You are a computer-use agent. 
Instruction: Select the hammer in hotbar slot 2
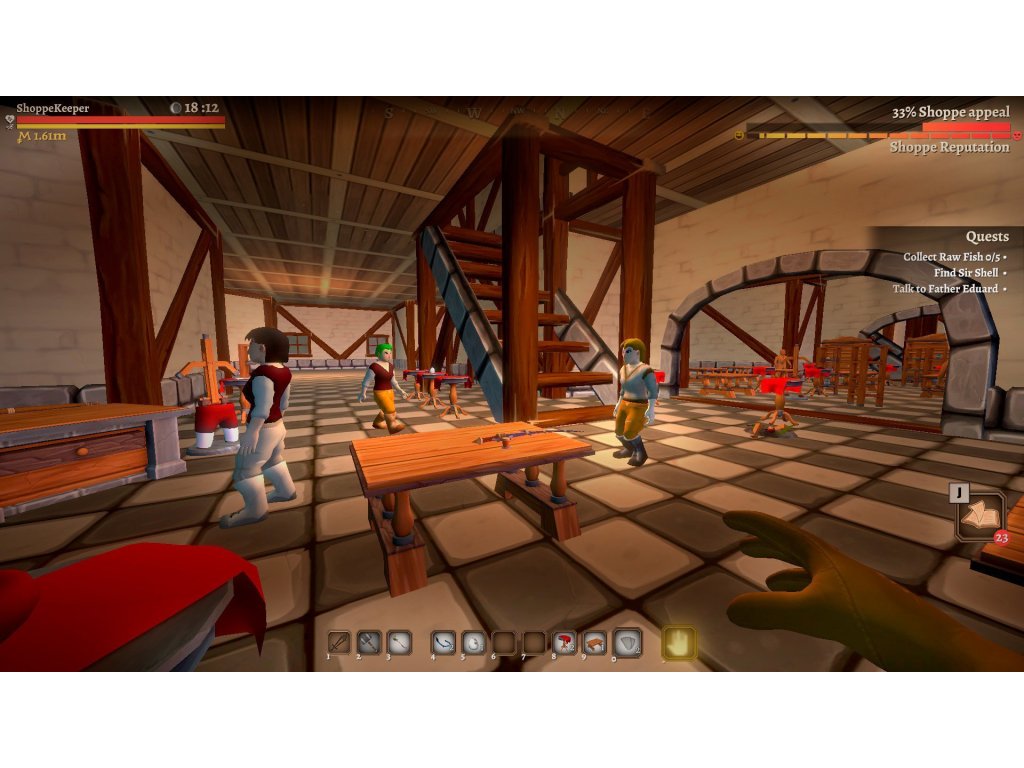pos(370,642)
